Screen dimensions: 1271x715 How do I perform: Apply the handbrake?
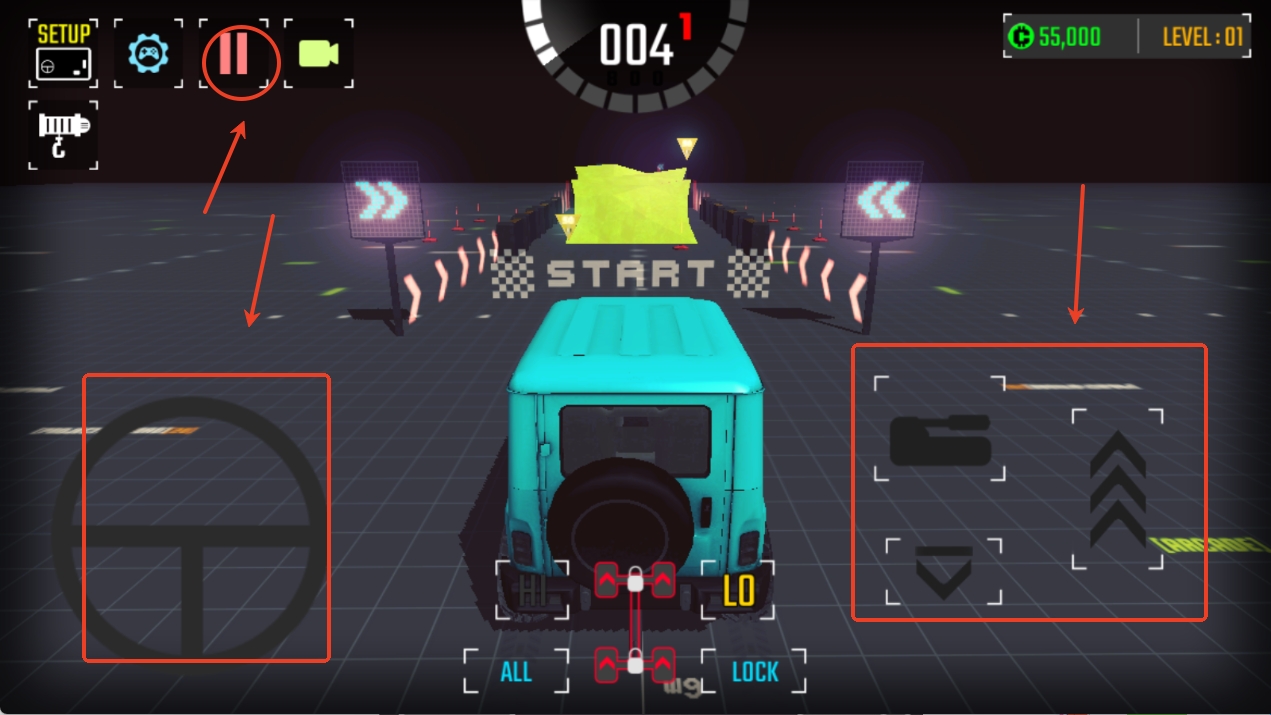[939, 438]
